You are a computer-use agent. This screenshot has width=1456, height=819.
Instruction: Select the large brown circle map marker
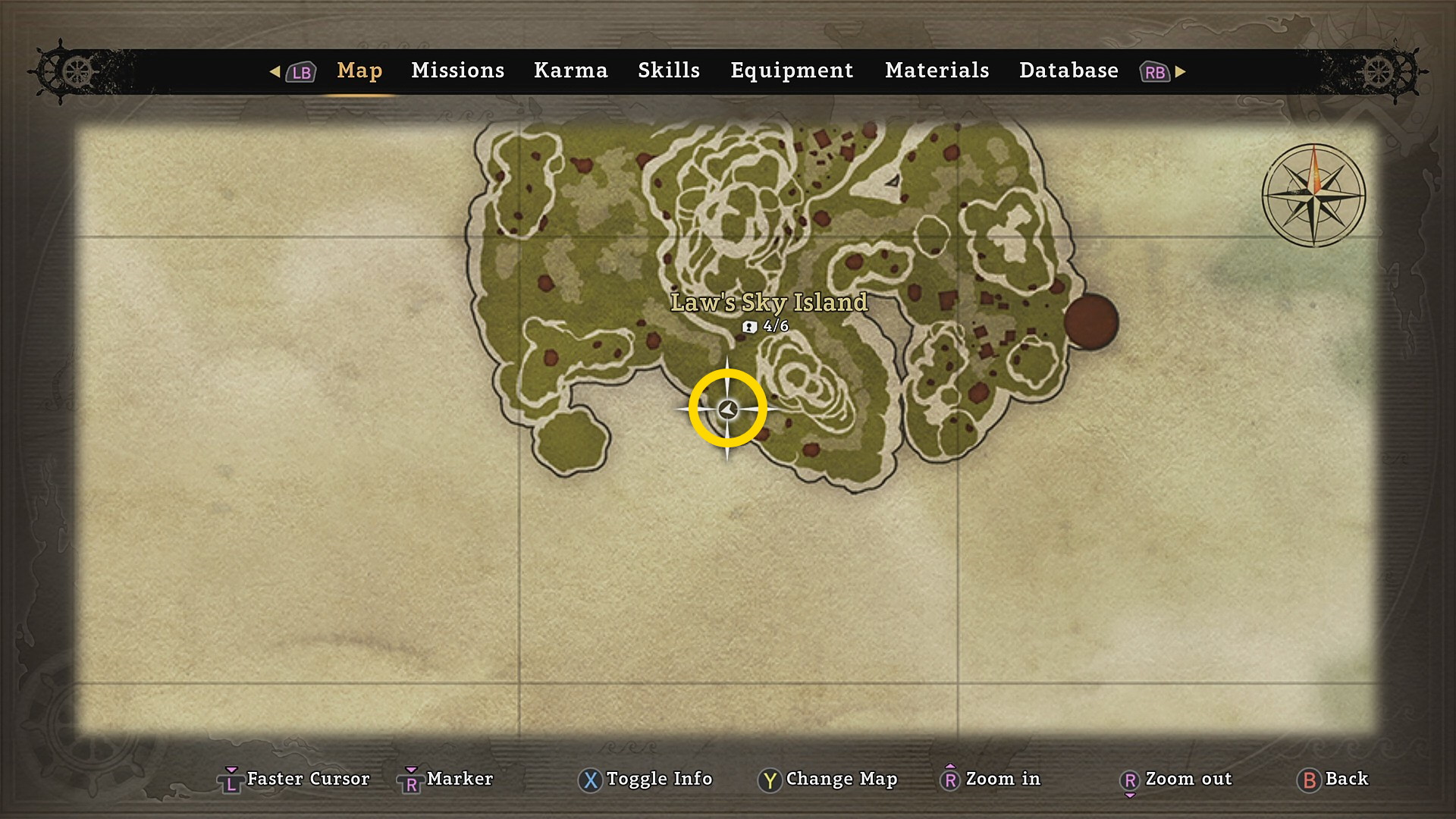[x=1090, y=322]
